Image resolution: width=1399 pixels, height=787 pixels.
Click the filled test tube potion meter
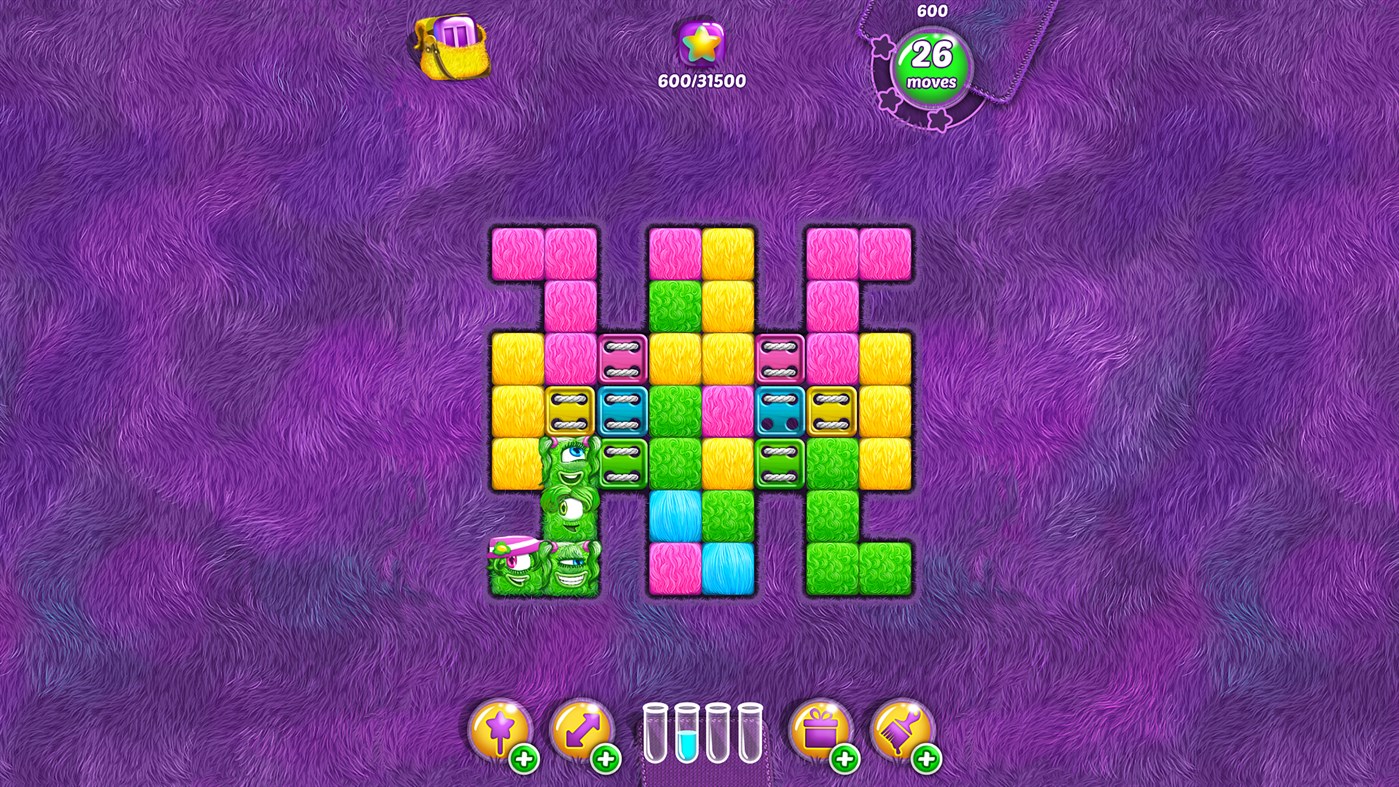click(686, 735)
